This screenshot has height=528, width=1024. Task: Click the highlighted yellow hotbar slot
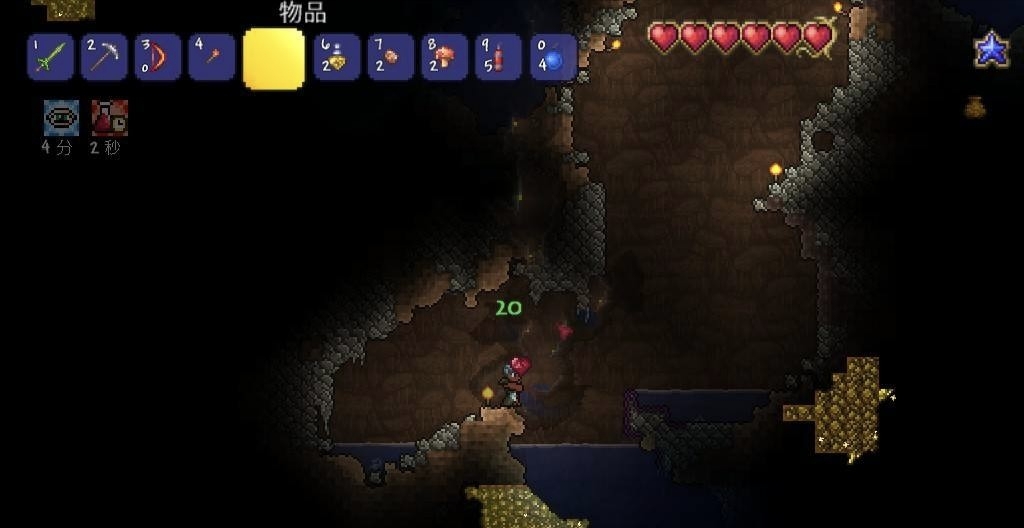click(273, 59)
